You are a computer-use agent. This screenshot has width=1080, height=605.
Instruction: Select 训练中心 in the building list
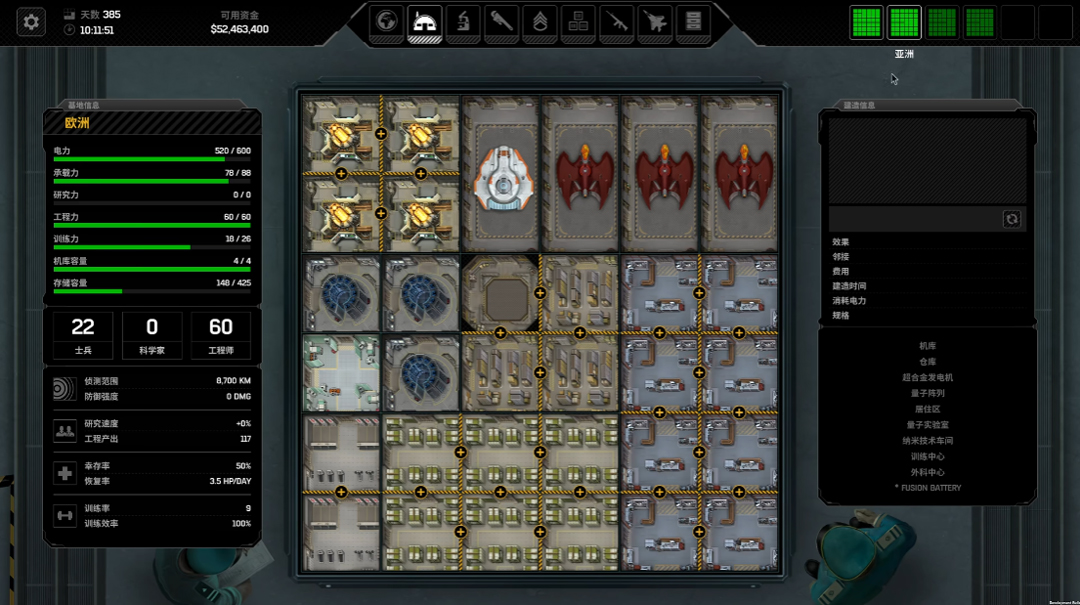927,457
